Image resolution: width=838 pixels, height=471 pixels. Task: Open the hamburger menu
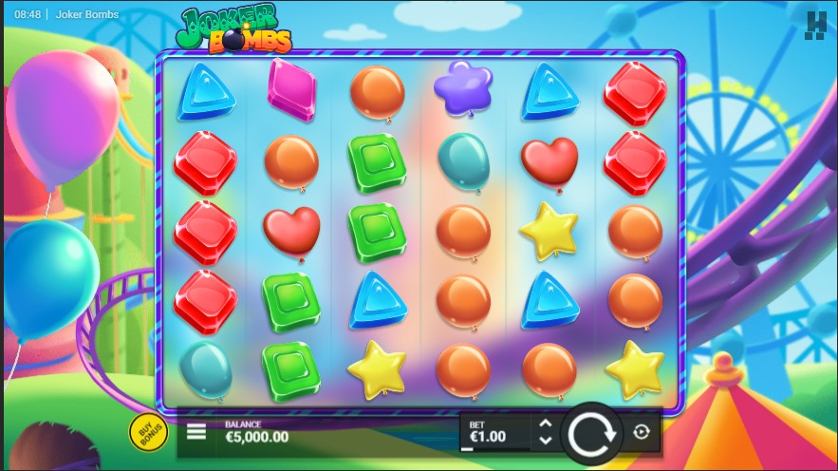click(x=197, y=432)
